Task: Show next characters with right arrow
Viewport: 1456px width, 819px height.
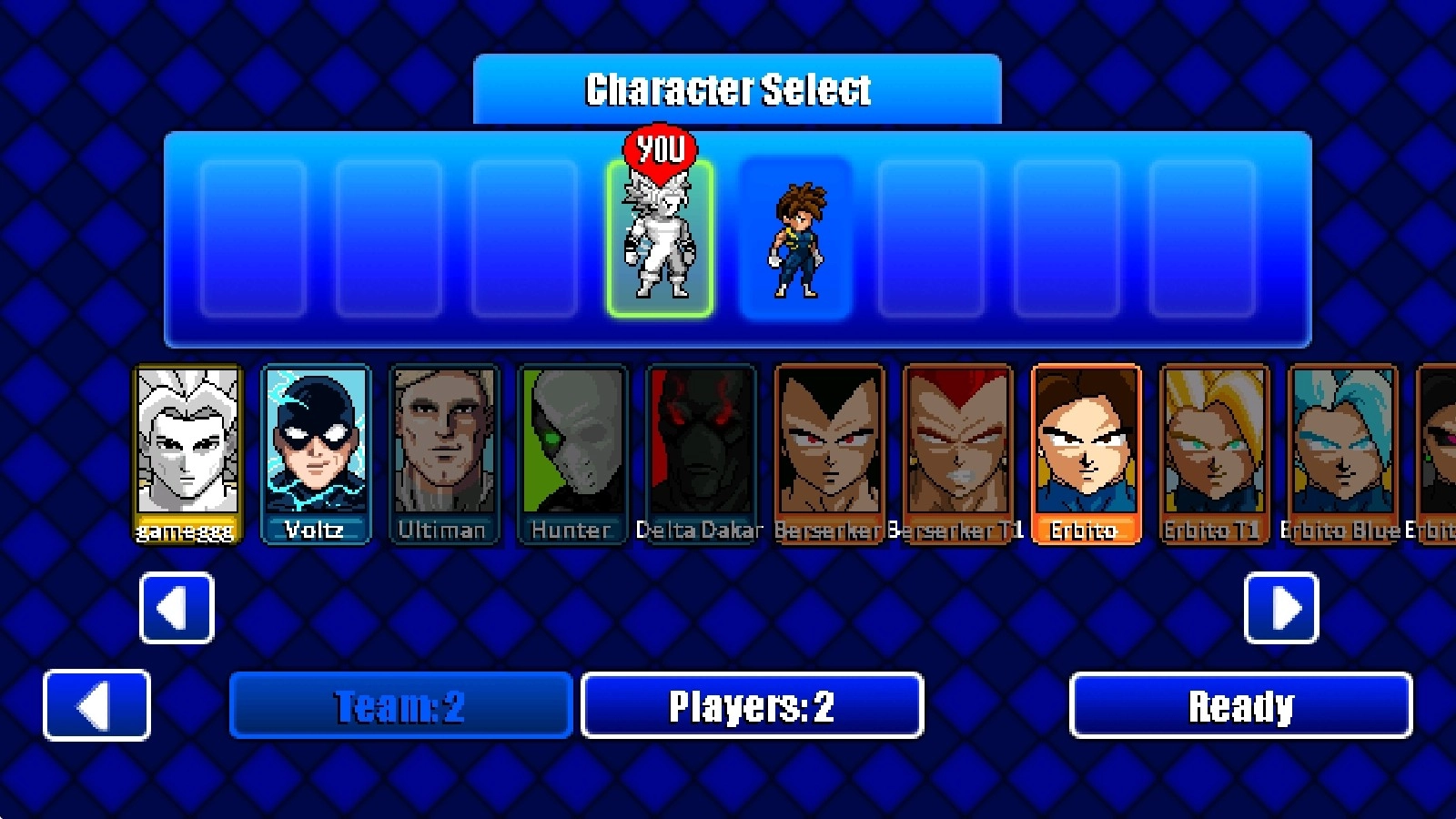Action: [1280, 608]
